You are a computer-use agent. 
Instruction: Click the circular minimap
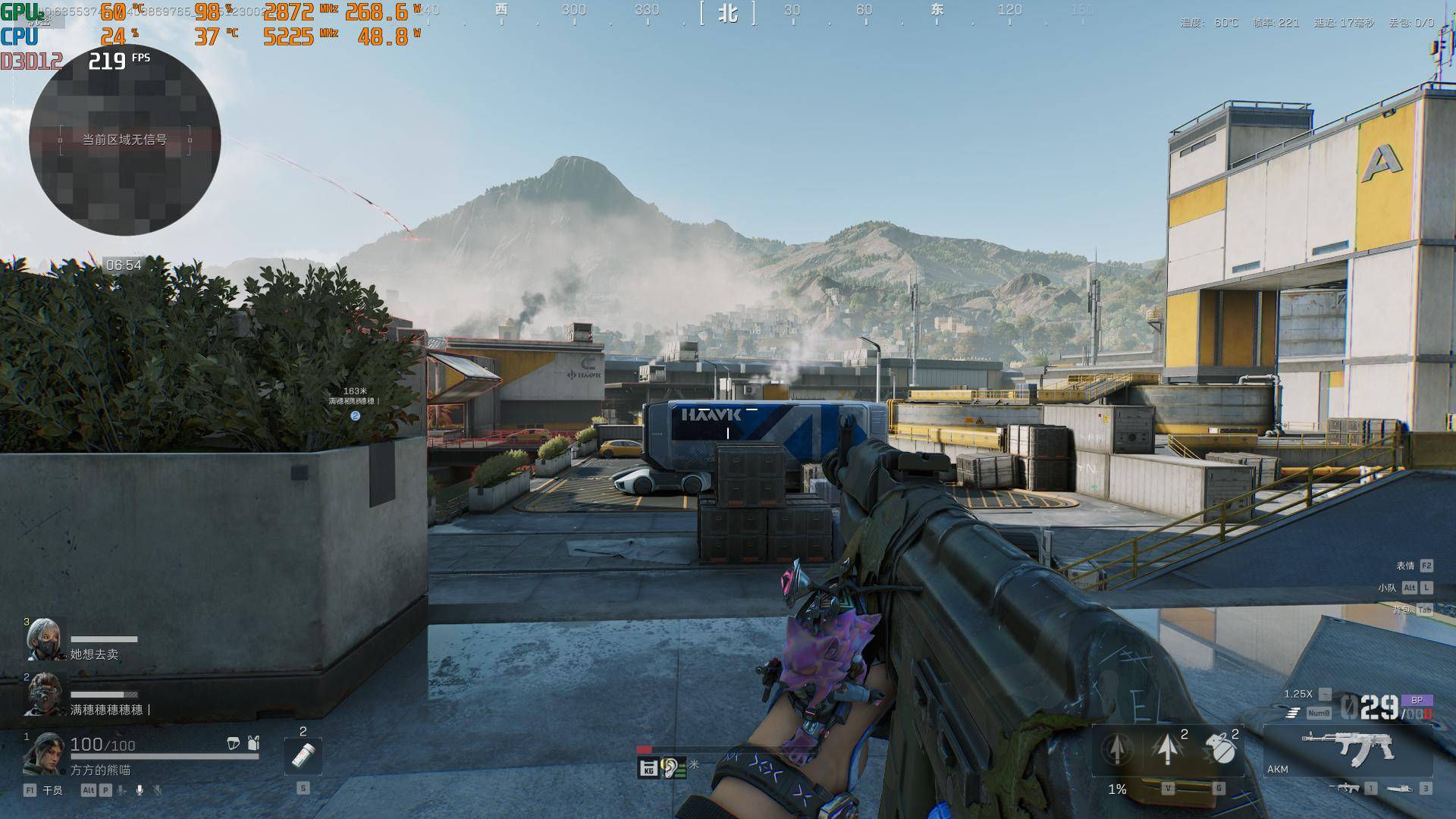[x=125, y=140]
